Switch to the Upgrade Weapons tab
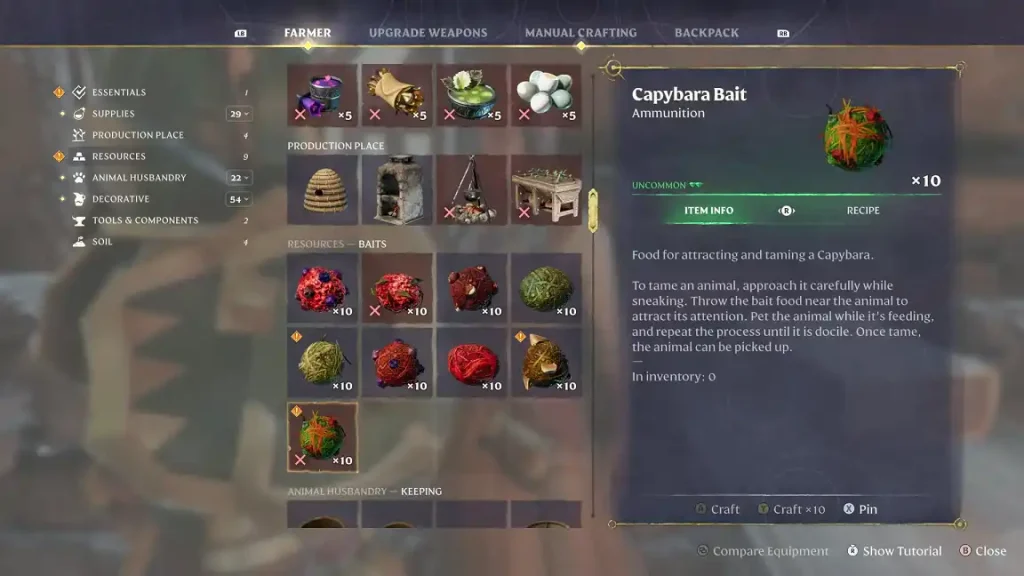The width and height of the screenshot is (1024, 576). (428, 33)
